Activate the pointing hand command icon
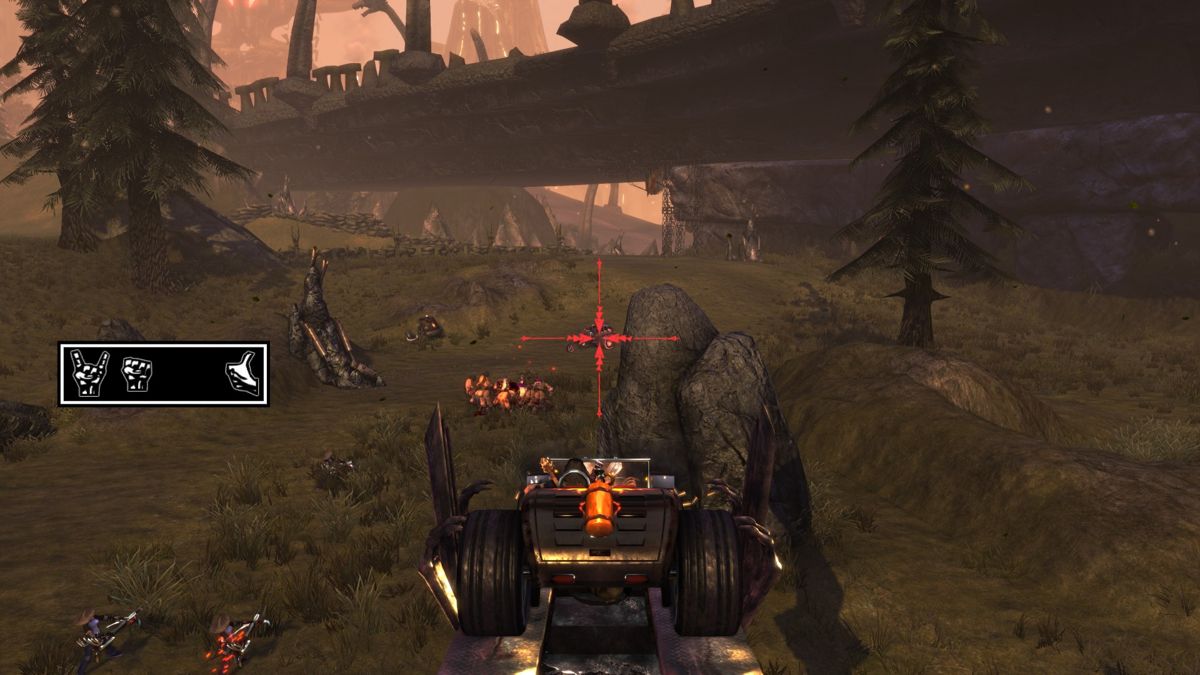The height and width of the screenshot is (675, 1200). (x=242, y=374)
